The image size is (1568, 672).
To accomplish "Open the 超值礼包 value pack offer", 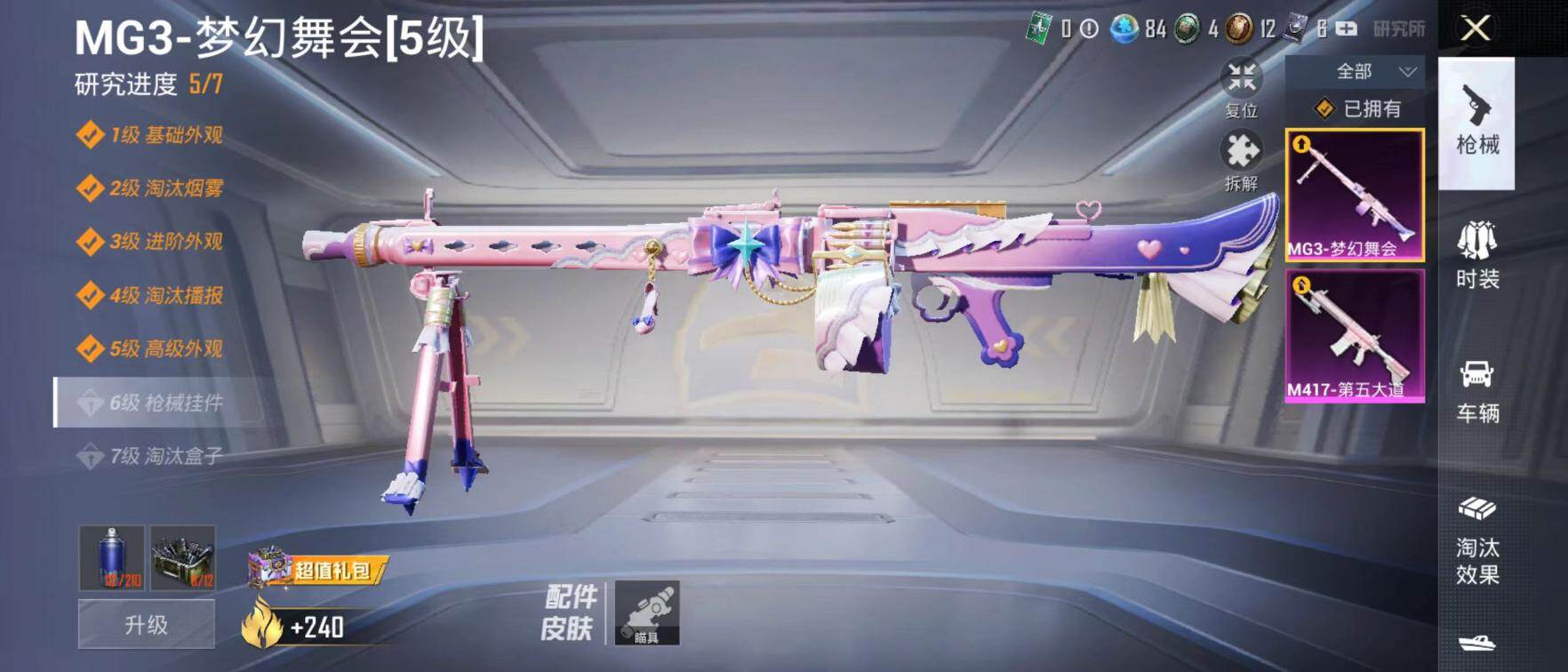I will pos(318,570).
